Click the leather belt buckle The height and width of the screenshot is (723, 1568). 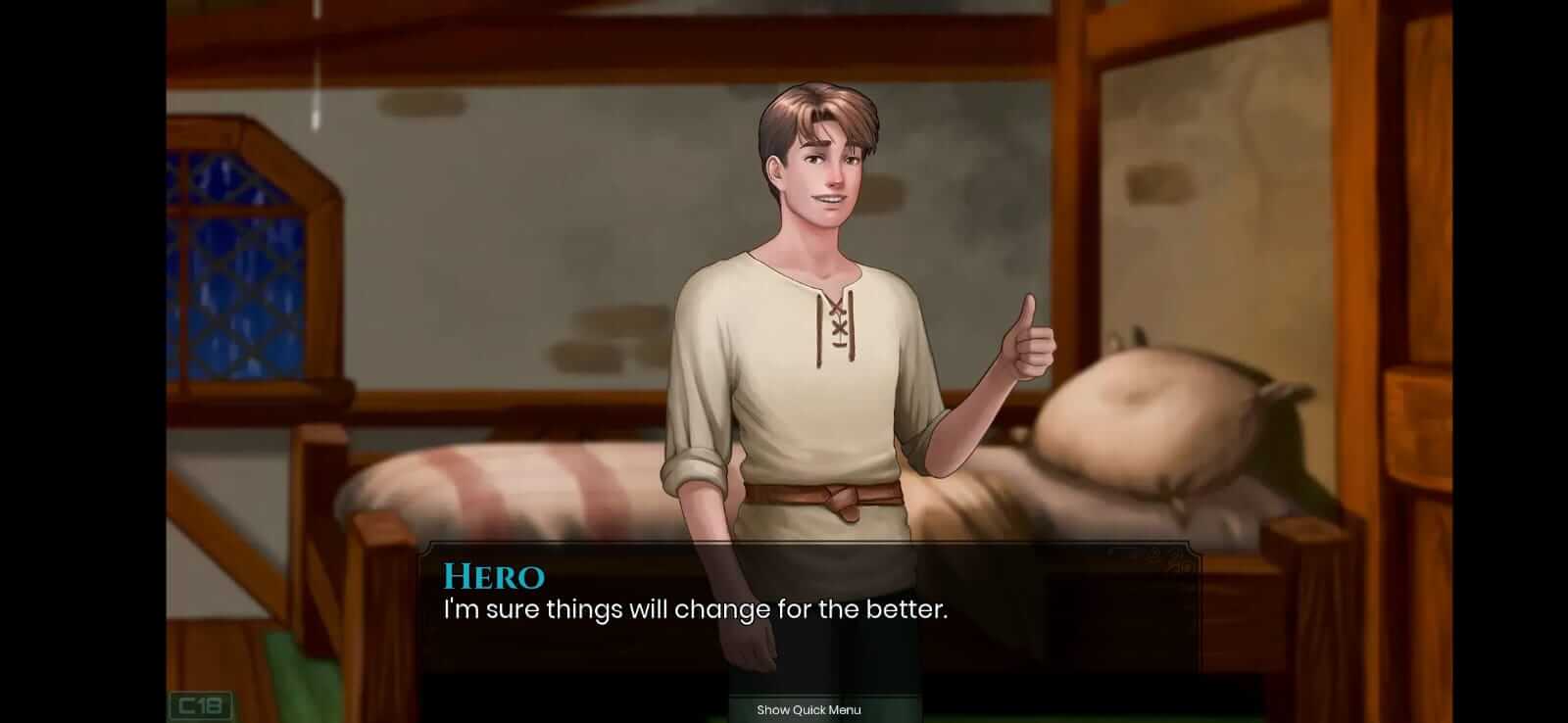(x=843, y=500)
